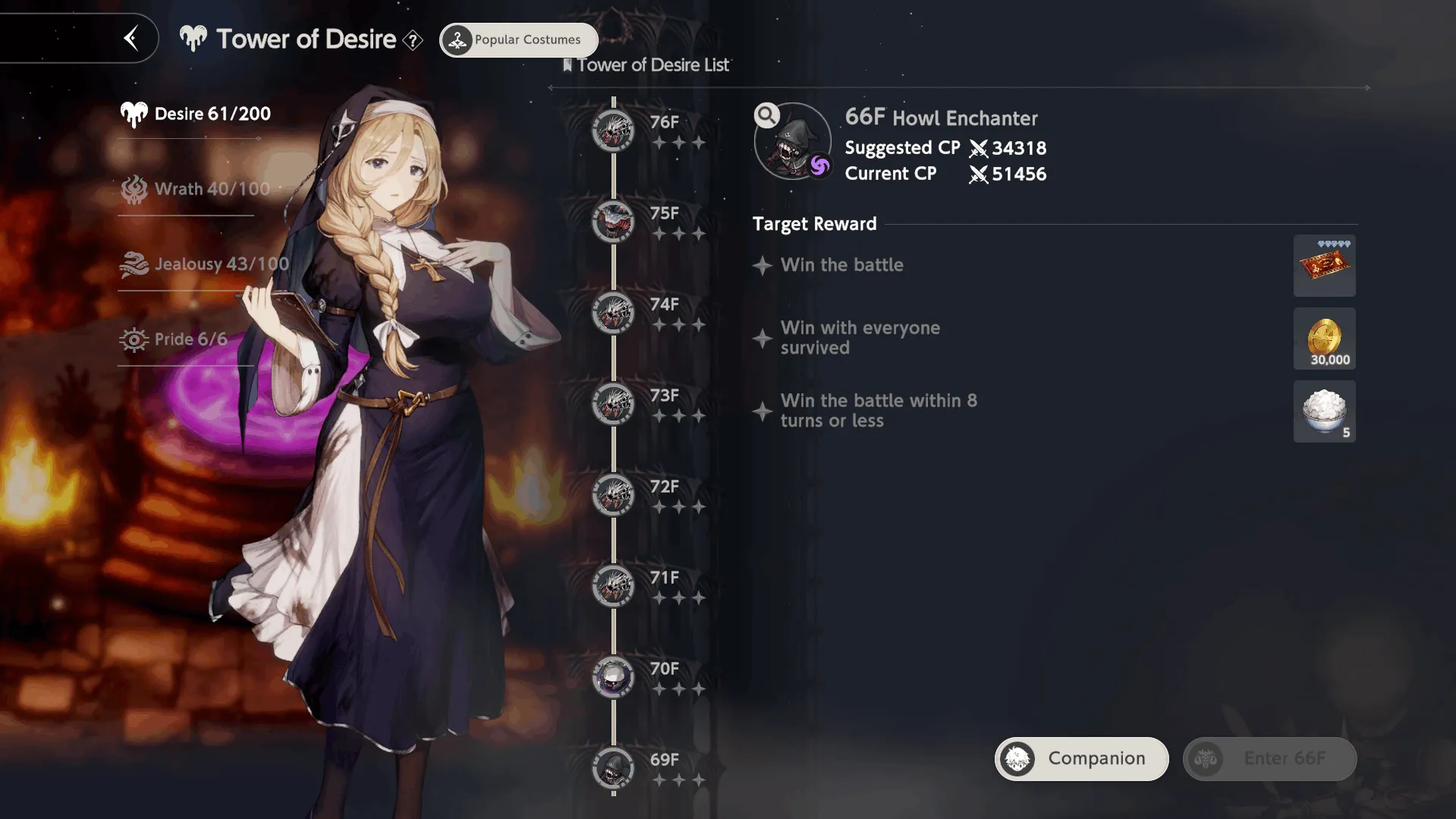Open the Tower of Desire help icon

click(413, 40)
